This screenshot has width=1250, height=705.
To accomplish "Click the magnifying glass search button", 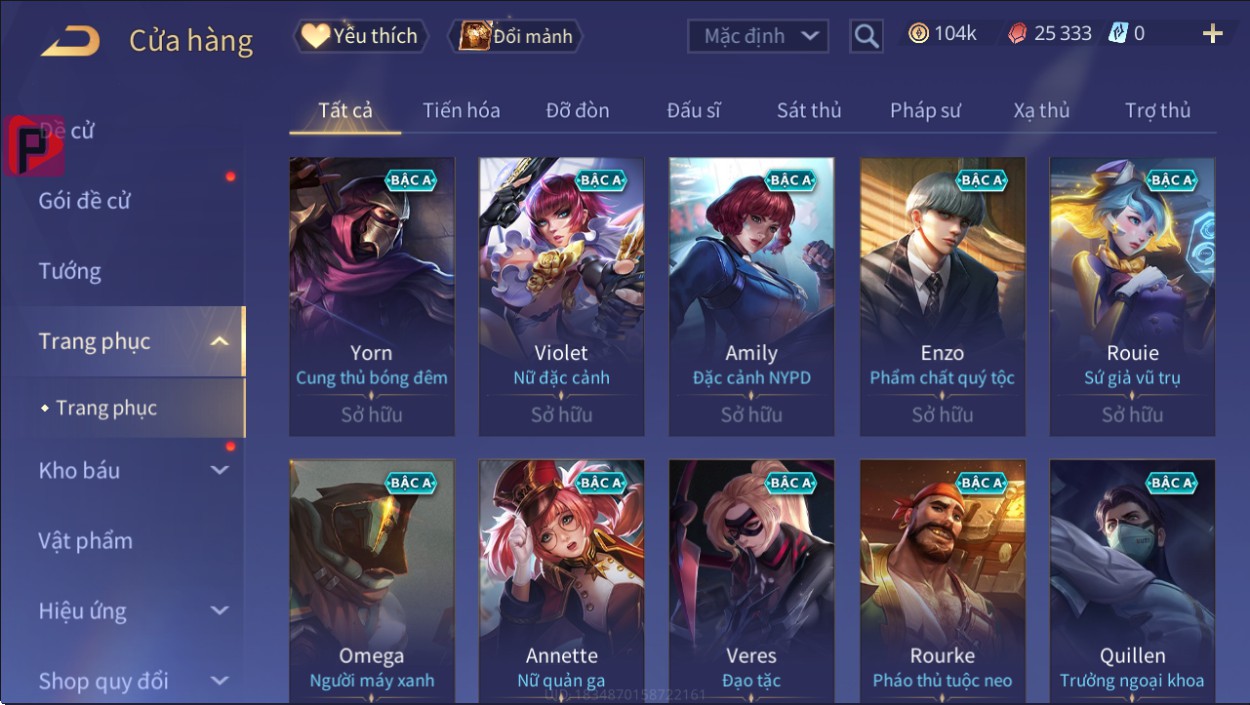I will 866,37.
